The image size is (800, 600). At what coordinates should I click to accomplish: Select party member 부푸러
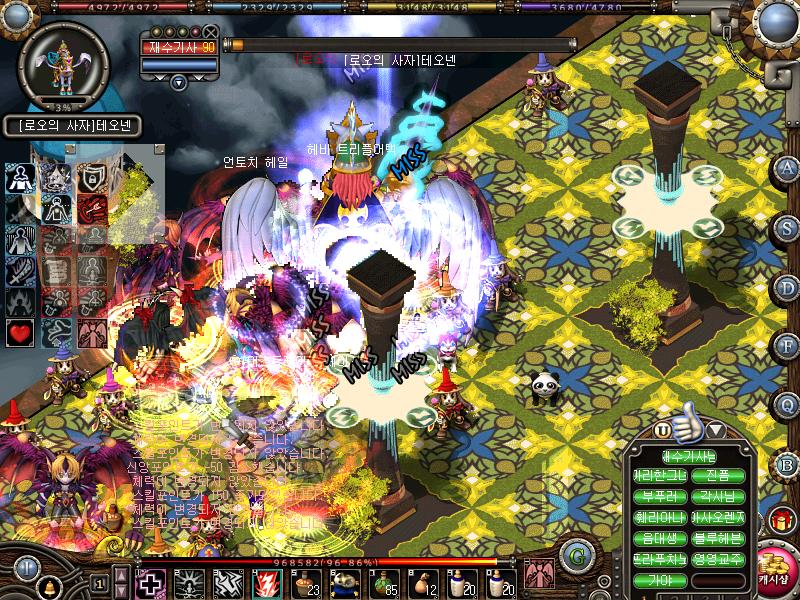coord(660,497)
